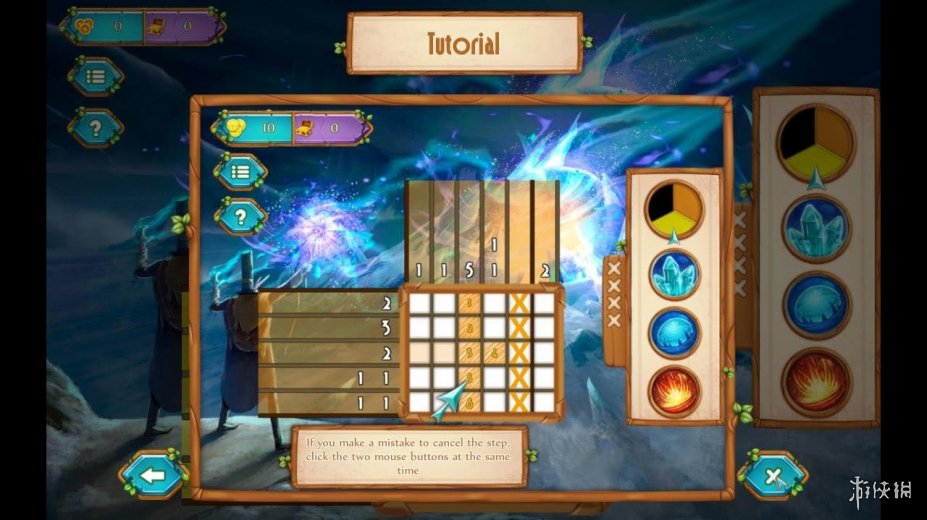
Task: Activate the large blue dome power-up
Action: click(x=816, y=304)
